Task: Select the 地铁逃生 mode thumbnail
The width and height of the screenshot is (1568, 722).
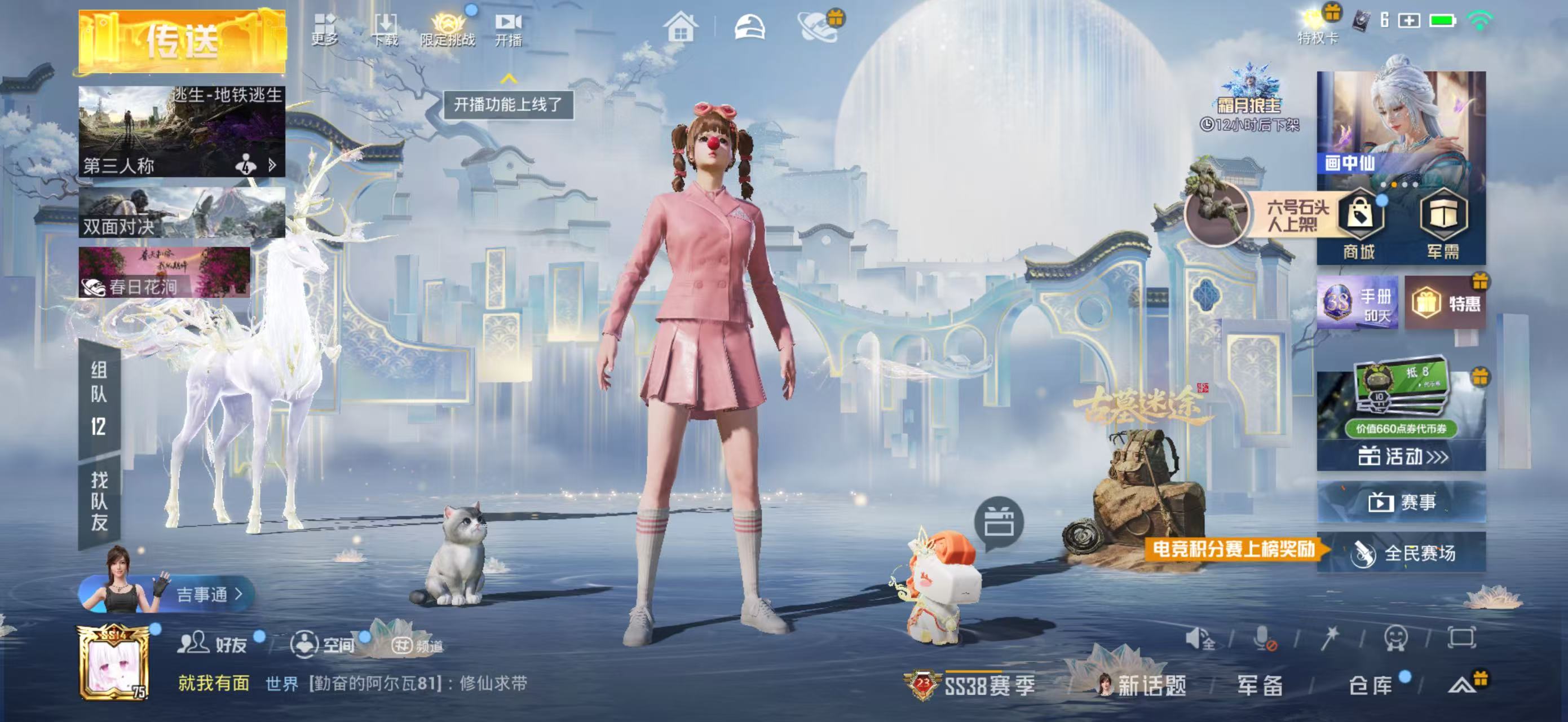Action: tap(182, 131)
